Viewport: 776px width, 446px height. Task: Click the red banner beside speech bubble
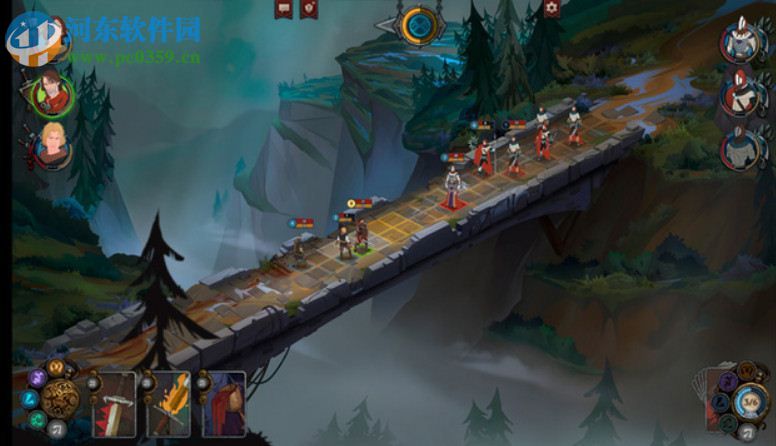tap(309, 9)
